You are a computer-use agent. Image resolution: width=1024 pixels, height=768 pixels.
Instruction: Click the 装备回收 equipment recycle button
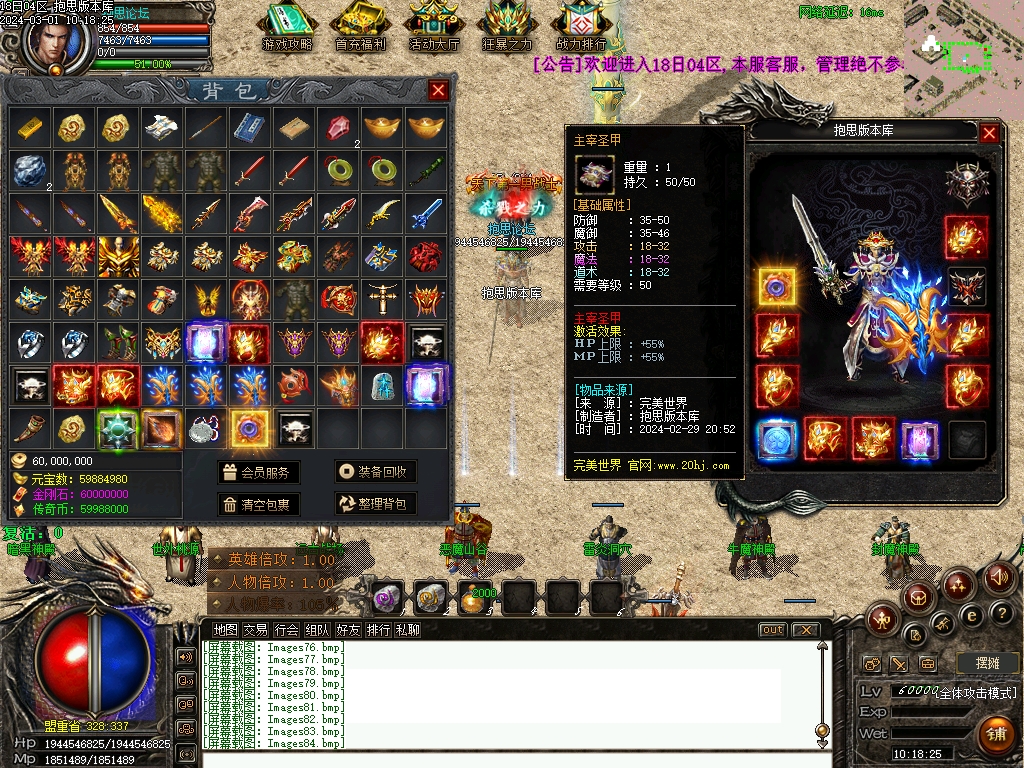click(x=375, y=472)
